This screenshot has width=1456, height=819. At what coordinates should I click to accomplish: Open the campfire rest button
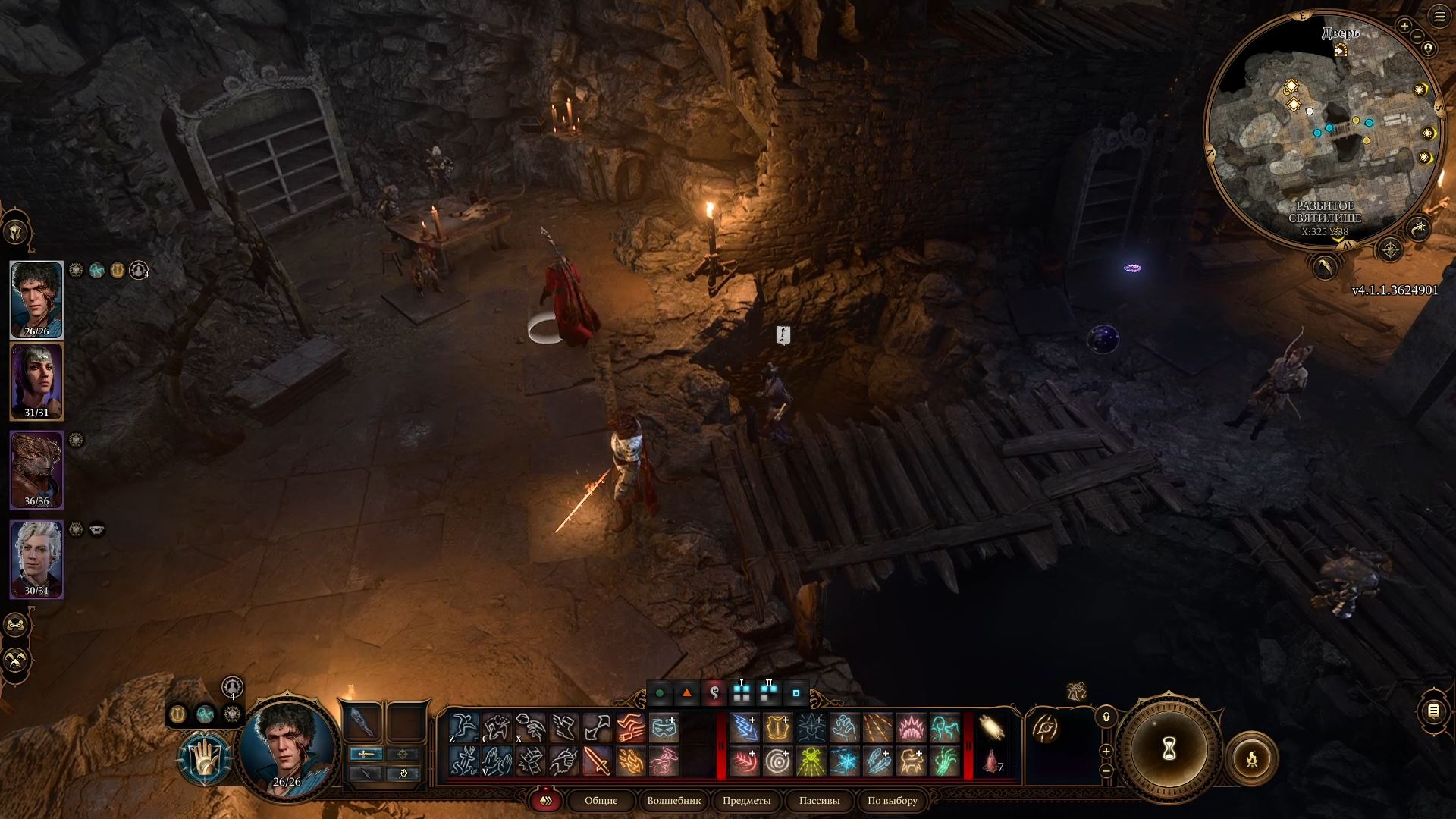[x=1251, y=758]
